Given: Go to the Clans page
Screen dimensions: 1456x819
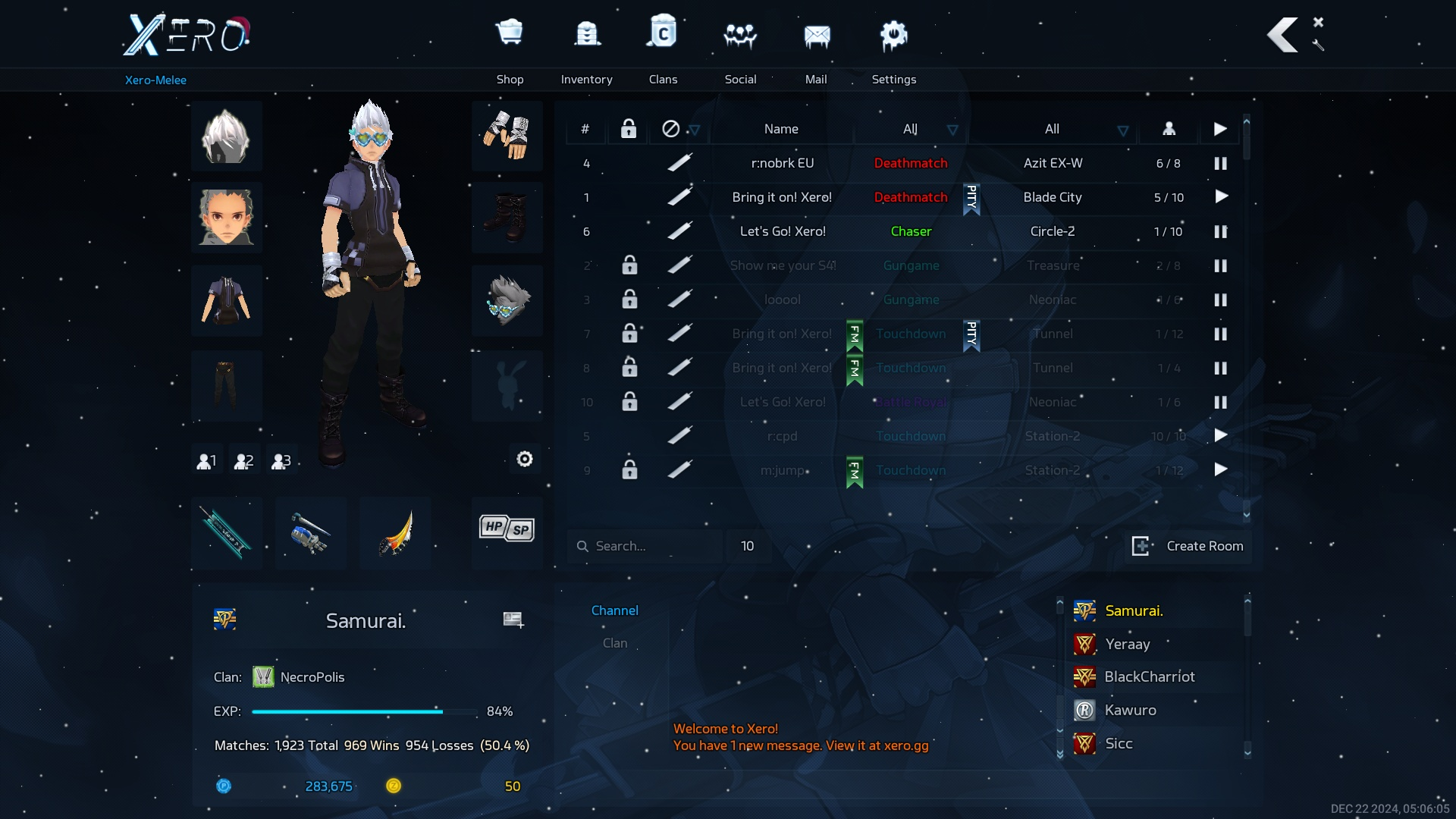Looking at the screenshot, I should tap(663, 47).
